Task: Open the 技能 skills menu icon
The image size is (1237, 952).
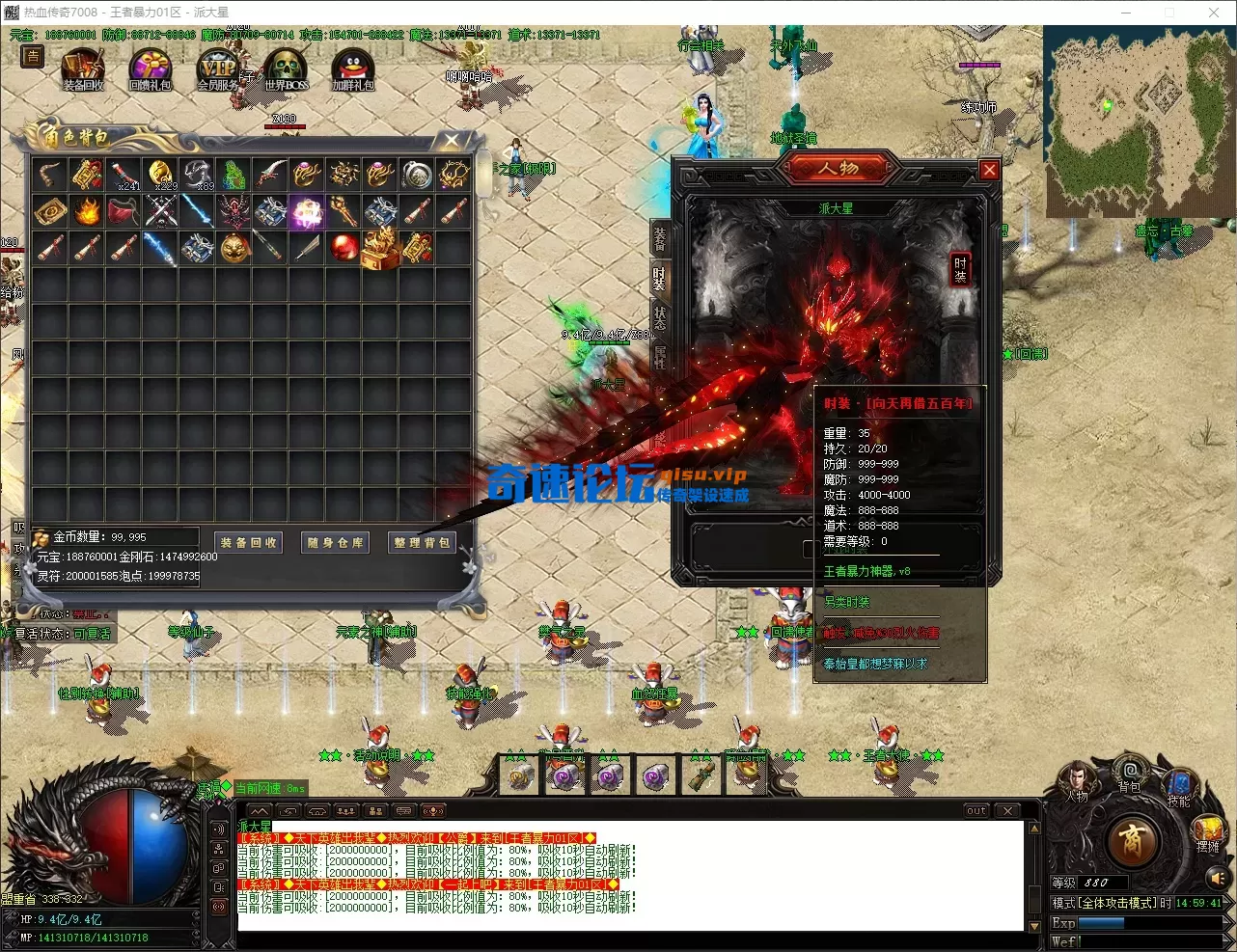Action: [x=1179, y=785]
